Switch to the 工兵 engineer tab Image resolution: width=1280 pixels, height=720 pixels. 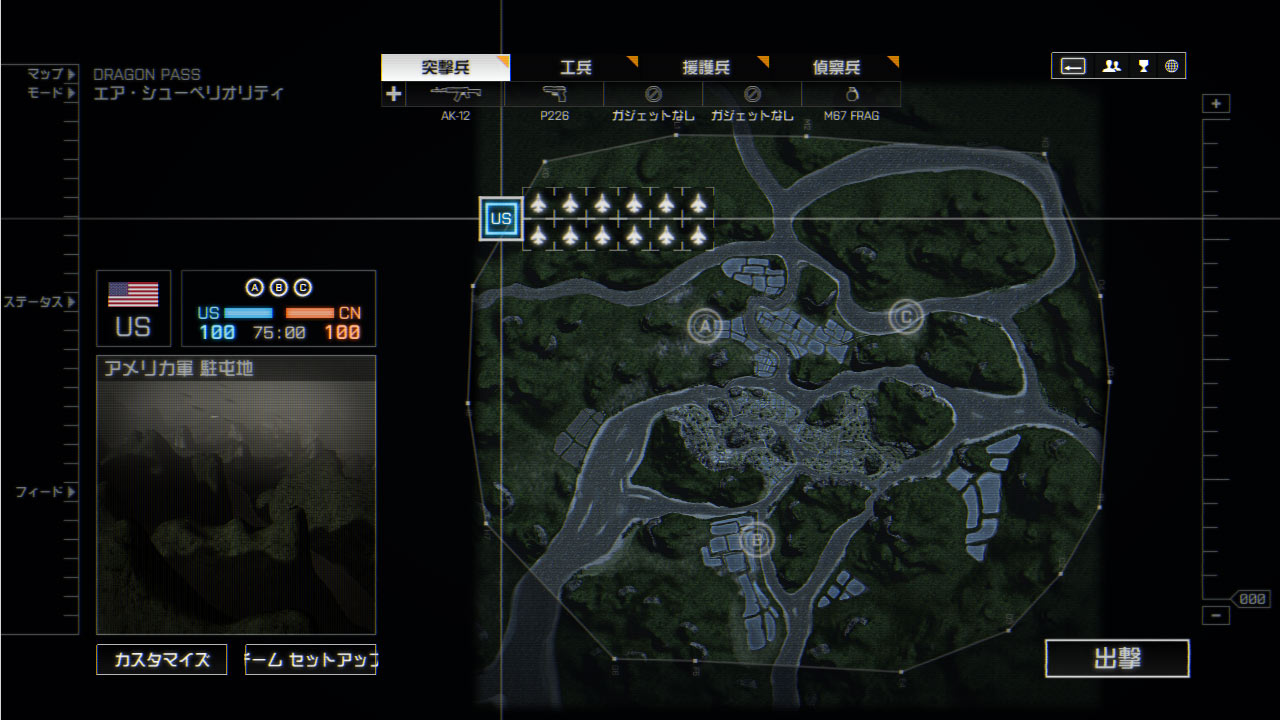575,68
